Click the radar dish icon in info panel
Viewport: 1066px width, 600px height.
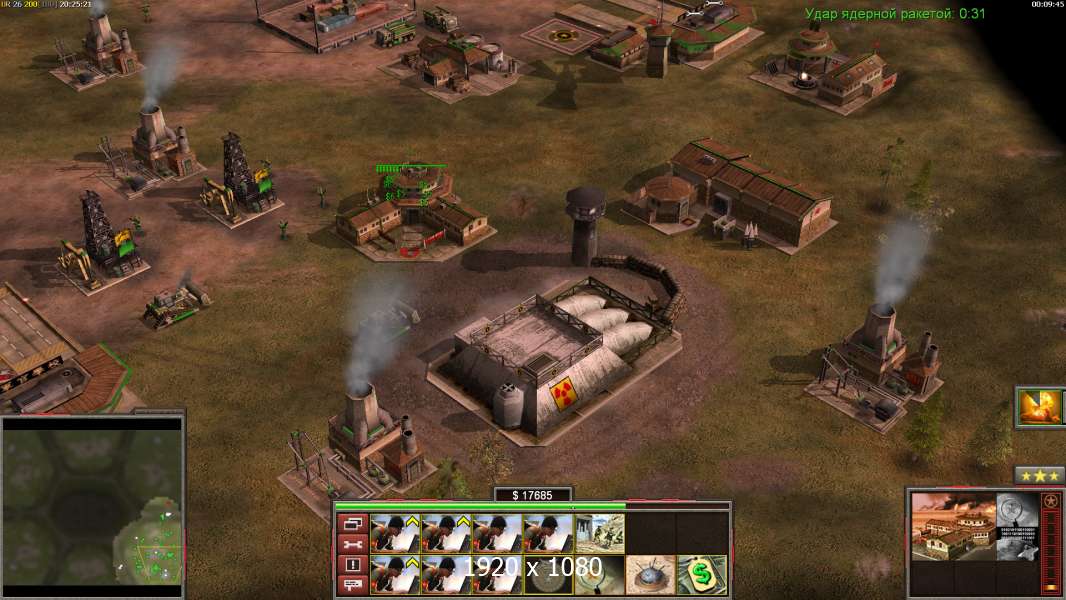click(1017, 508)
